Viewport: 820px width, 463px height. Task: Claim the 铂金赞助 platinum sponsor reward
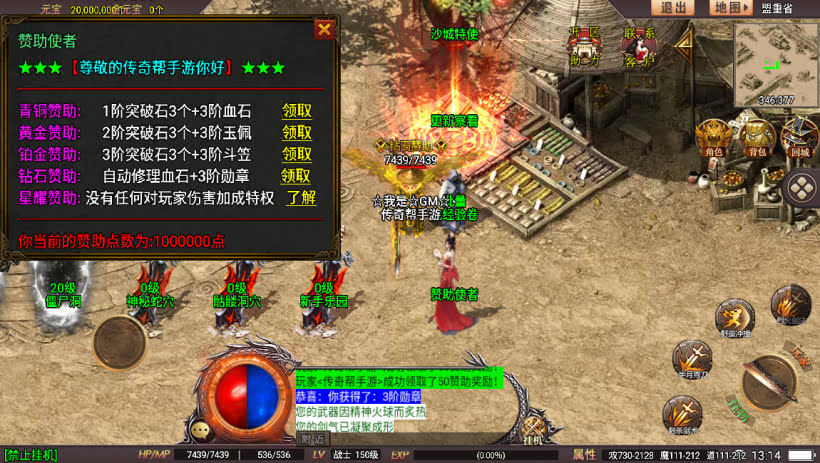296,154
